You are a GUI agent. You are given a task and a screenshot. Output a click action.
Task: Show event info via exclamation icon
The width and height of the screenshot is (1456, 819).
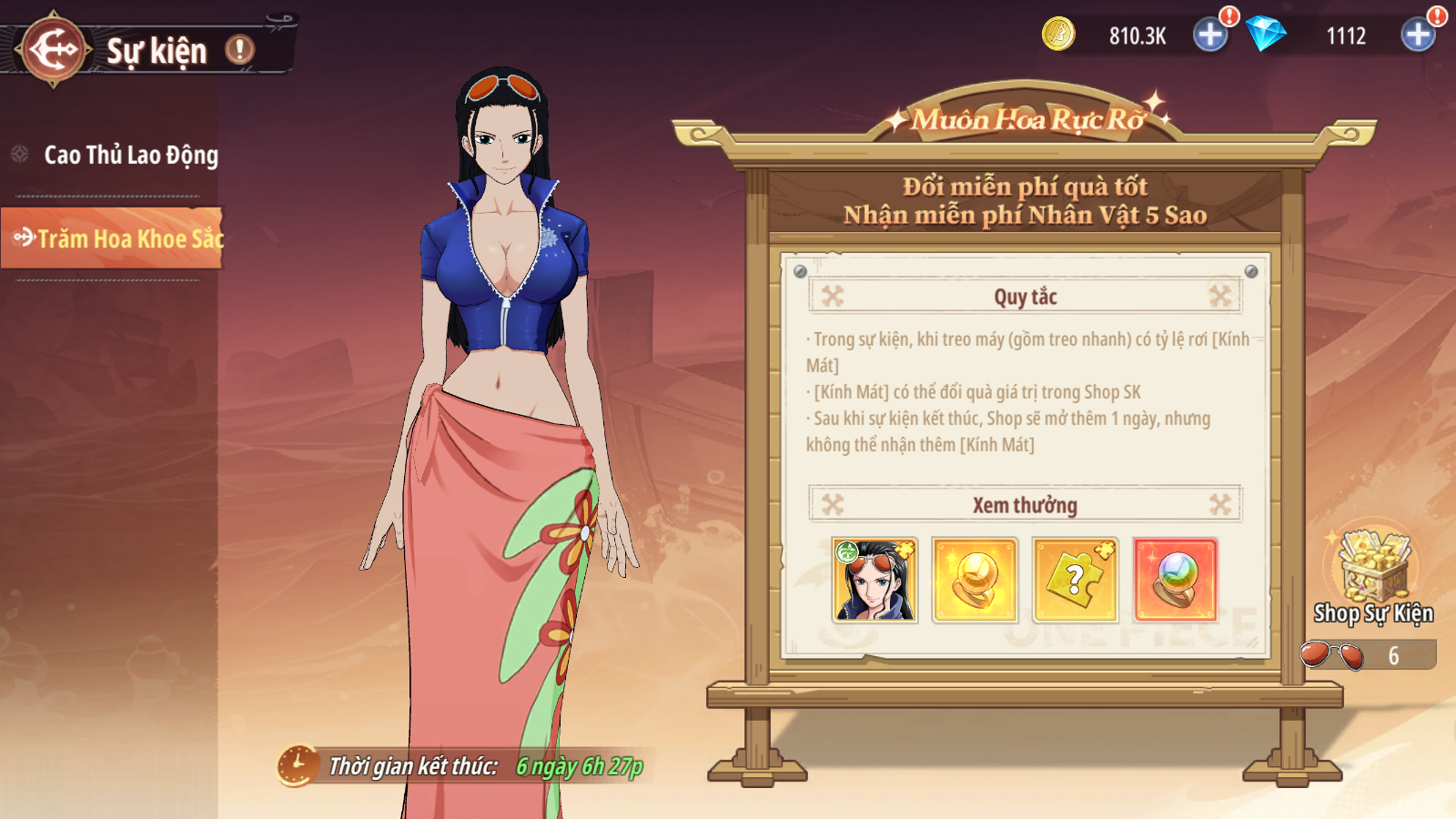240,49
